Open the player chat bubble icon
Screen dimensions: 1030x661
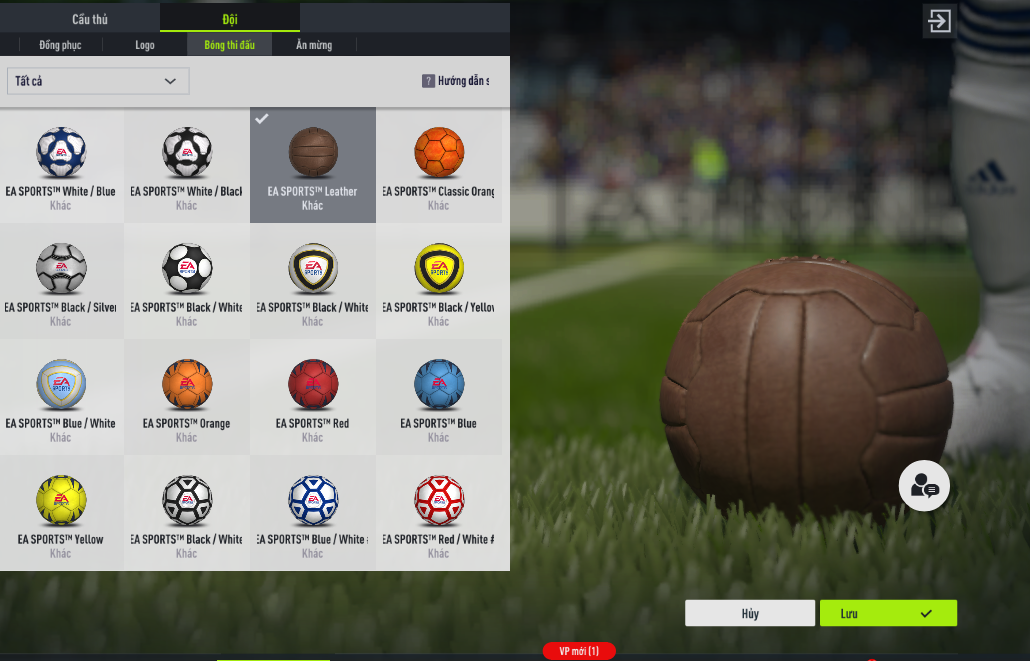click(923, 486)
